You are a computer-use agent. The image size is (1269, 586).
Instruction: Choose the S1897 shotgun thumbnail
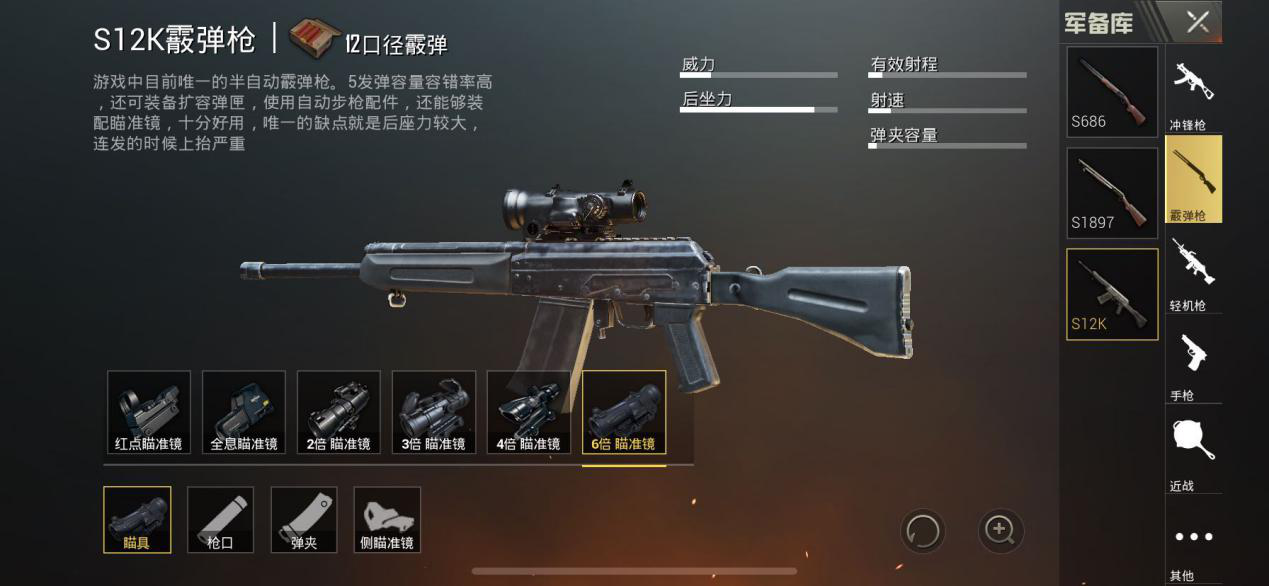[1112, 193]
